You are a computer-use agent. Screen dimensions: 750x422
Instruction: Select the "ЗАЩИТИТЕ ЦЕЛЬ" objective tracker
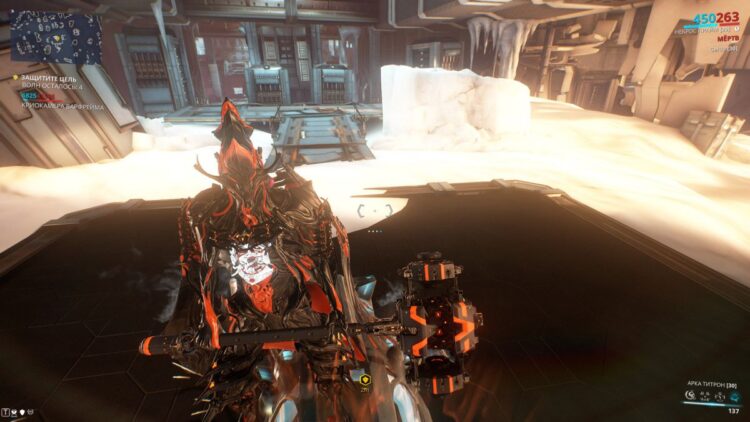pyautogui.click(x=52, y=77)
